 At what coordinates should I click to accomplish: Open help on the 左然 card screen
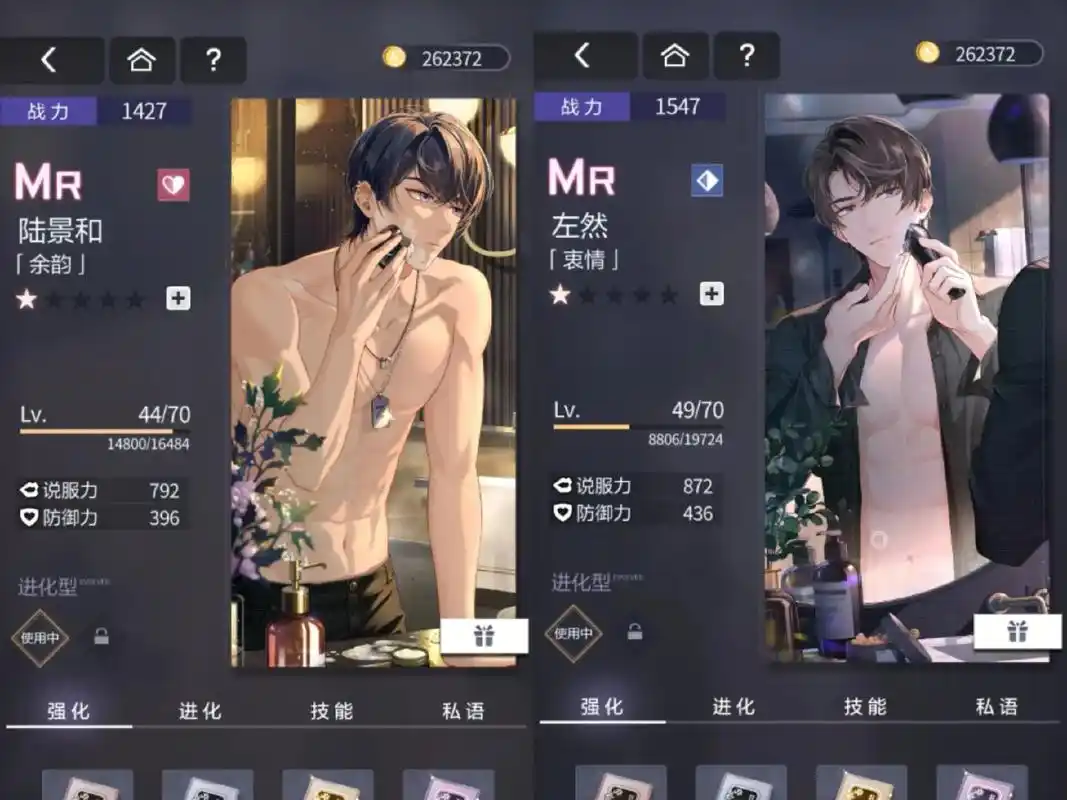point(746,56)
